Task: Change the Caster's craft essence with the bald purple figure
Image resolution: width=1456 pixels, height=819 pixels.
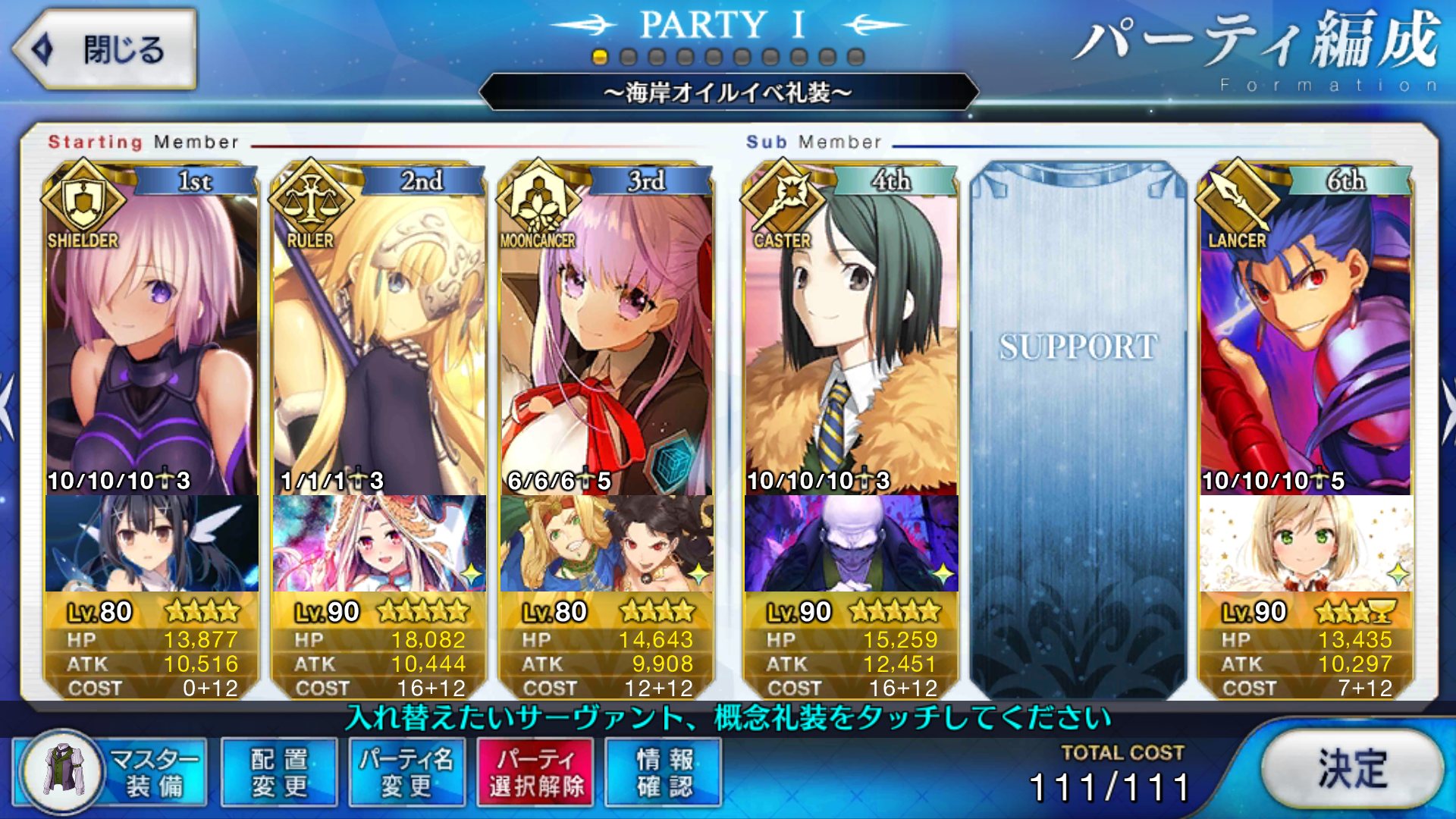Action: click(x=851, y=543)
